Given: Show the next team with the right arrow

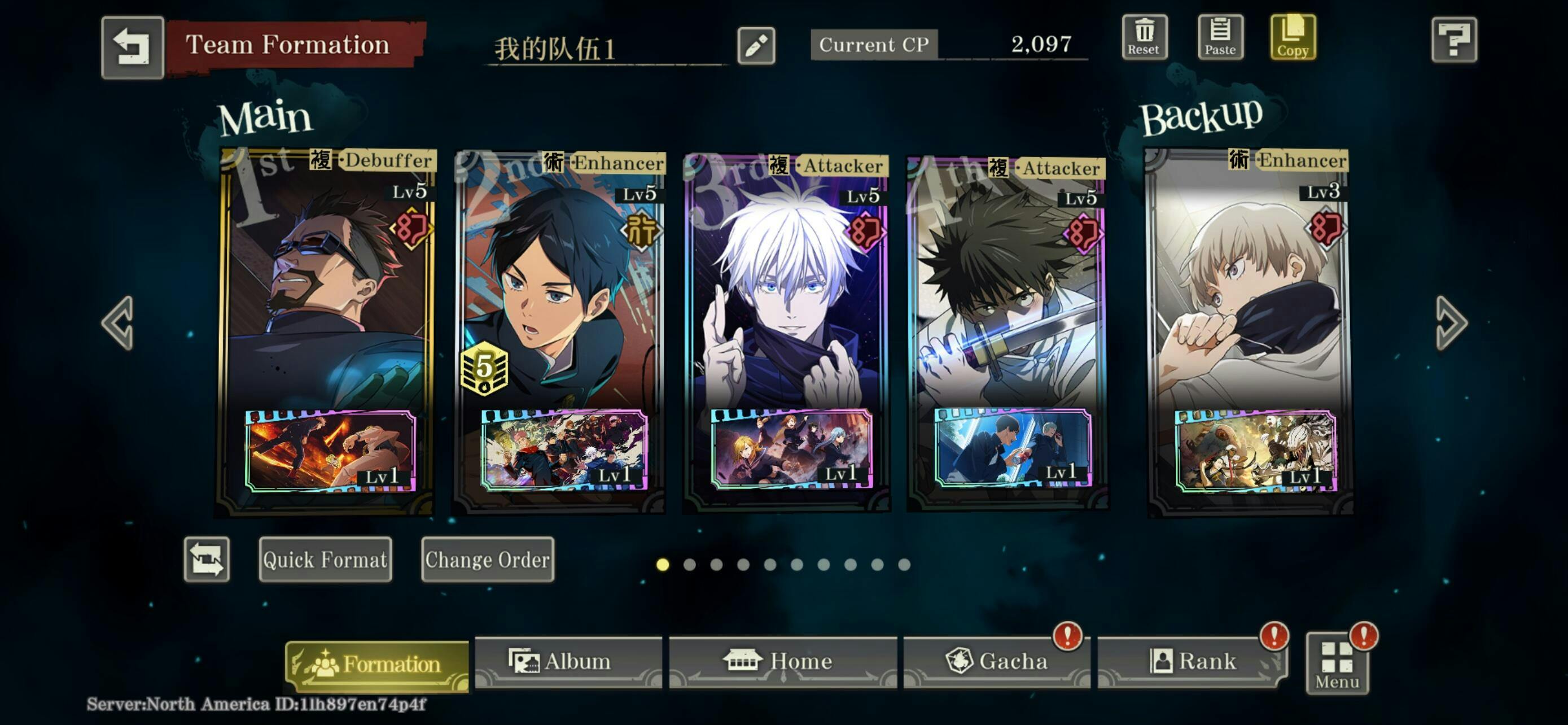Looking at the screenshot, I should [1451, 322].
